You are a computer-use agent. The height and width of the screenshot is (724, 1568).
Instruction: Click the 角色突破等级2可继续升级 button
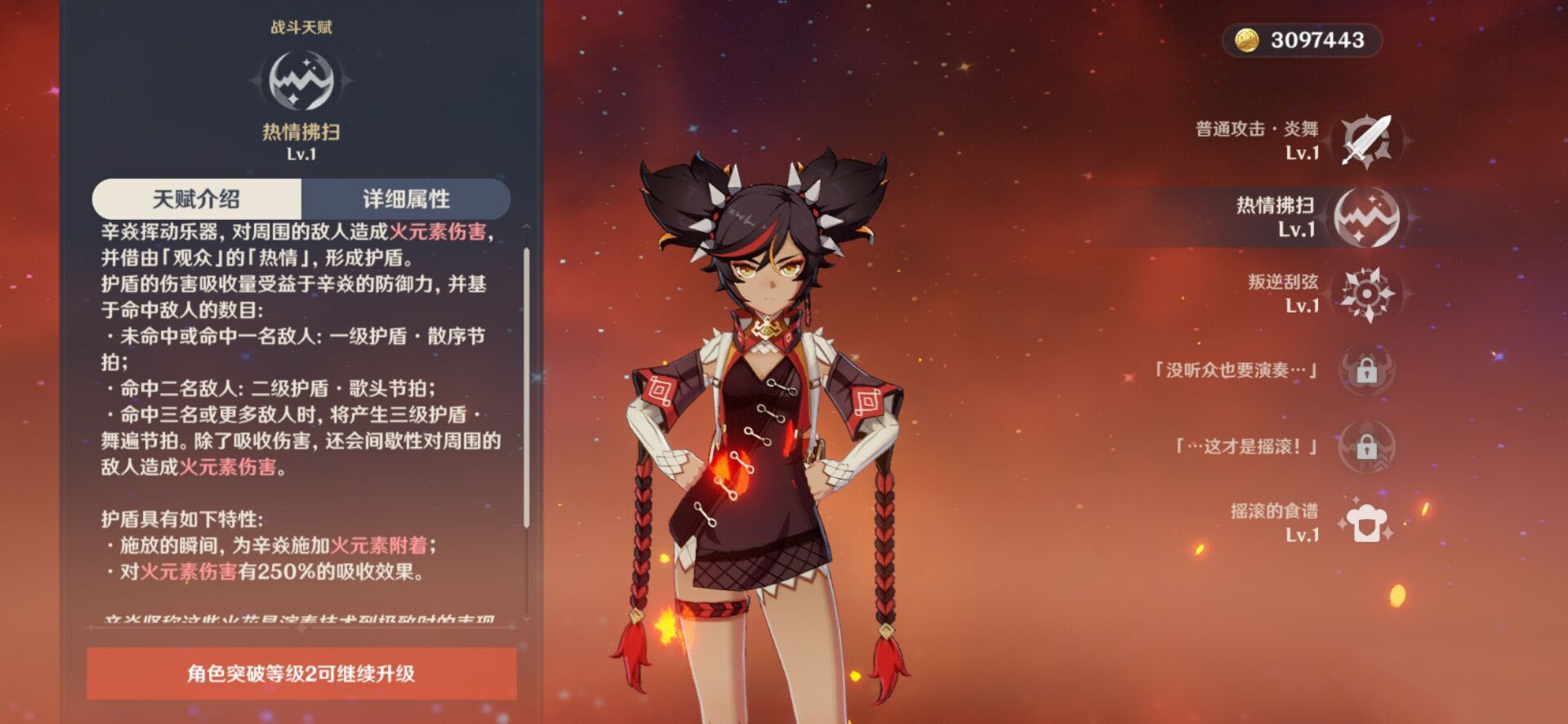click(301, 673)
